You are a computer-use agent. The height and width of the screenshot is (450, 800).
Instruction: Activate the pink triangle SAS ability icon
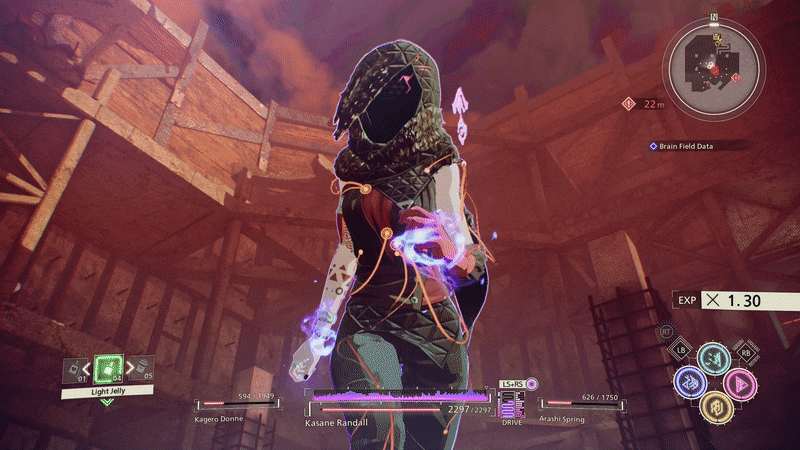coord(738,381)
